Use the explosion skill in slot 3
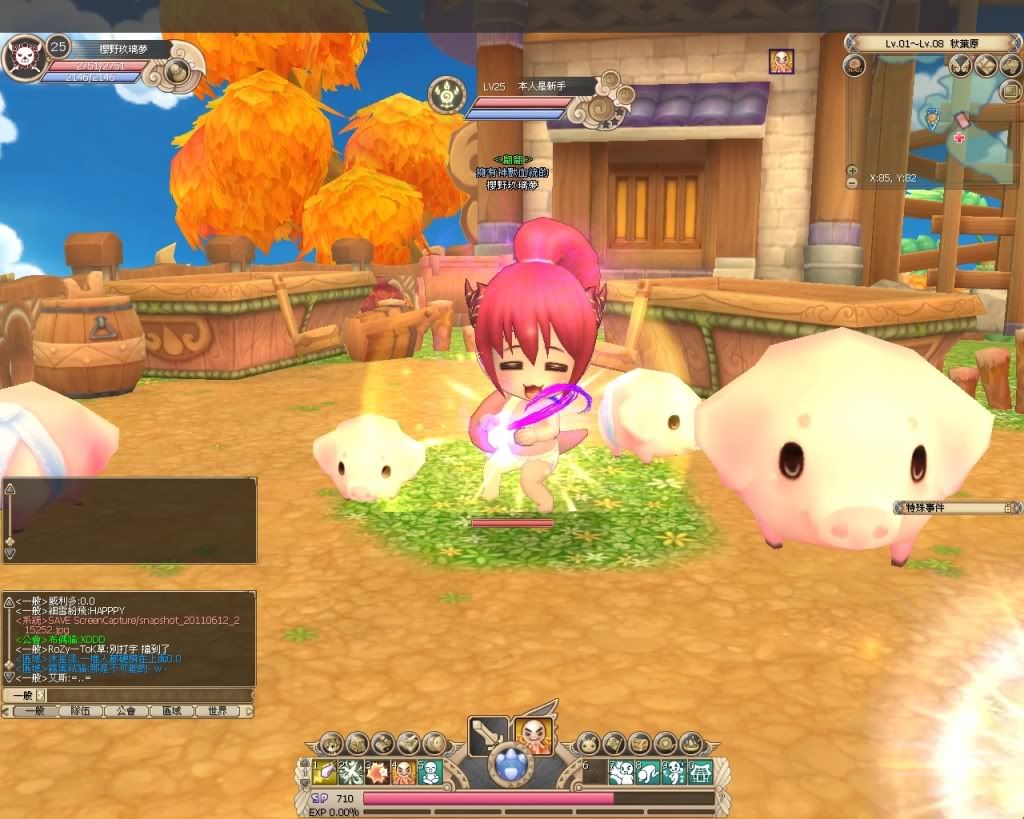 tap(378, 772)
